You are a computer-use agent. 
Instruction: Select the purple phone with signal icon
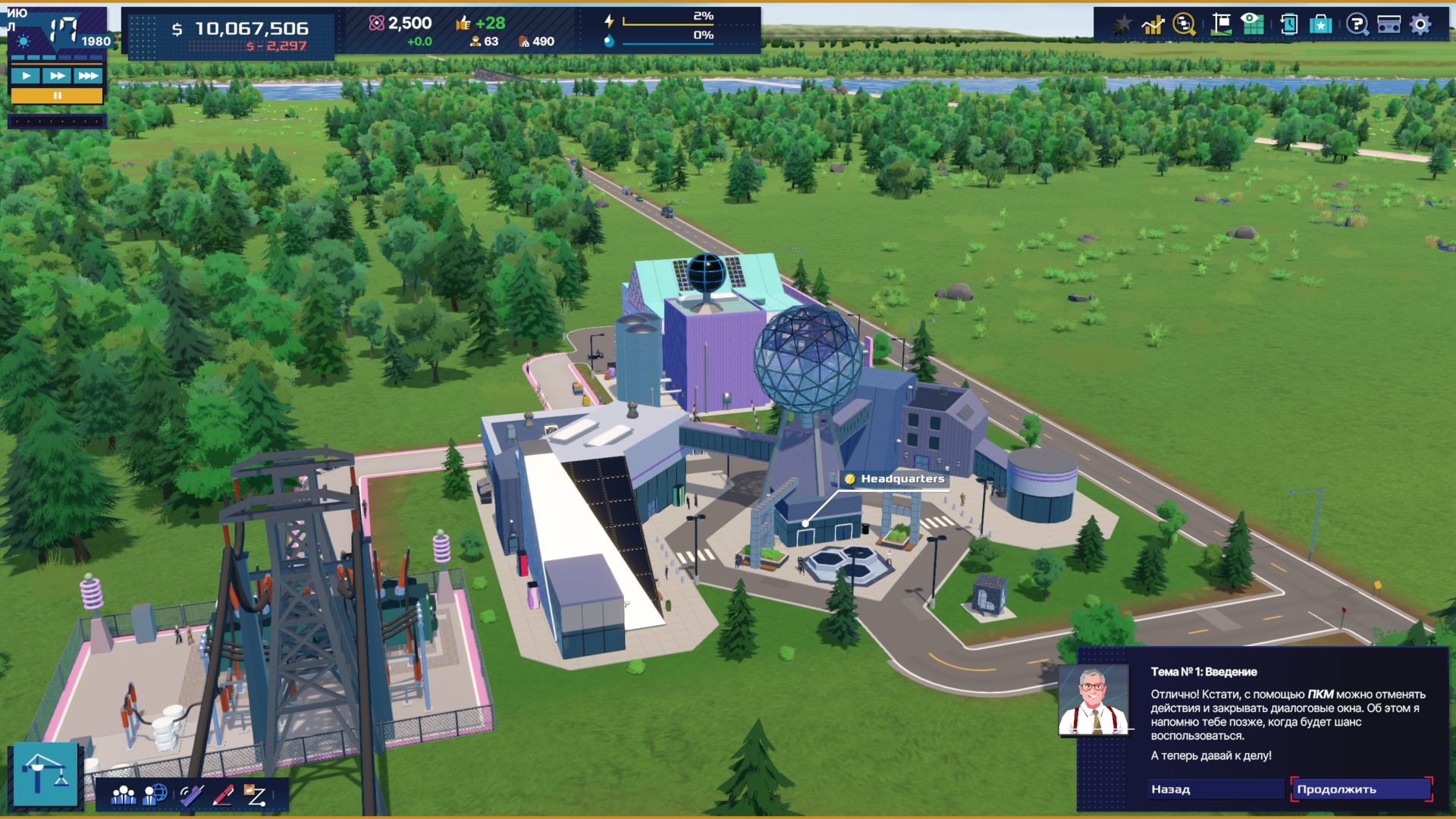coord(190,795)
